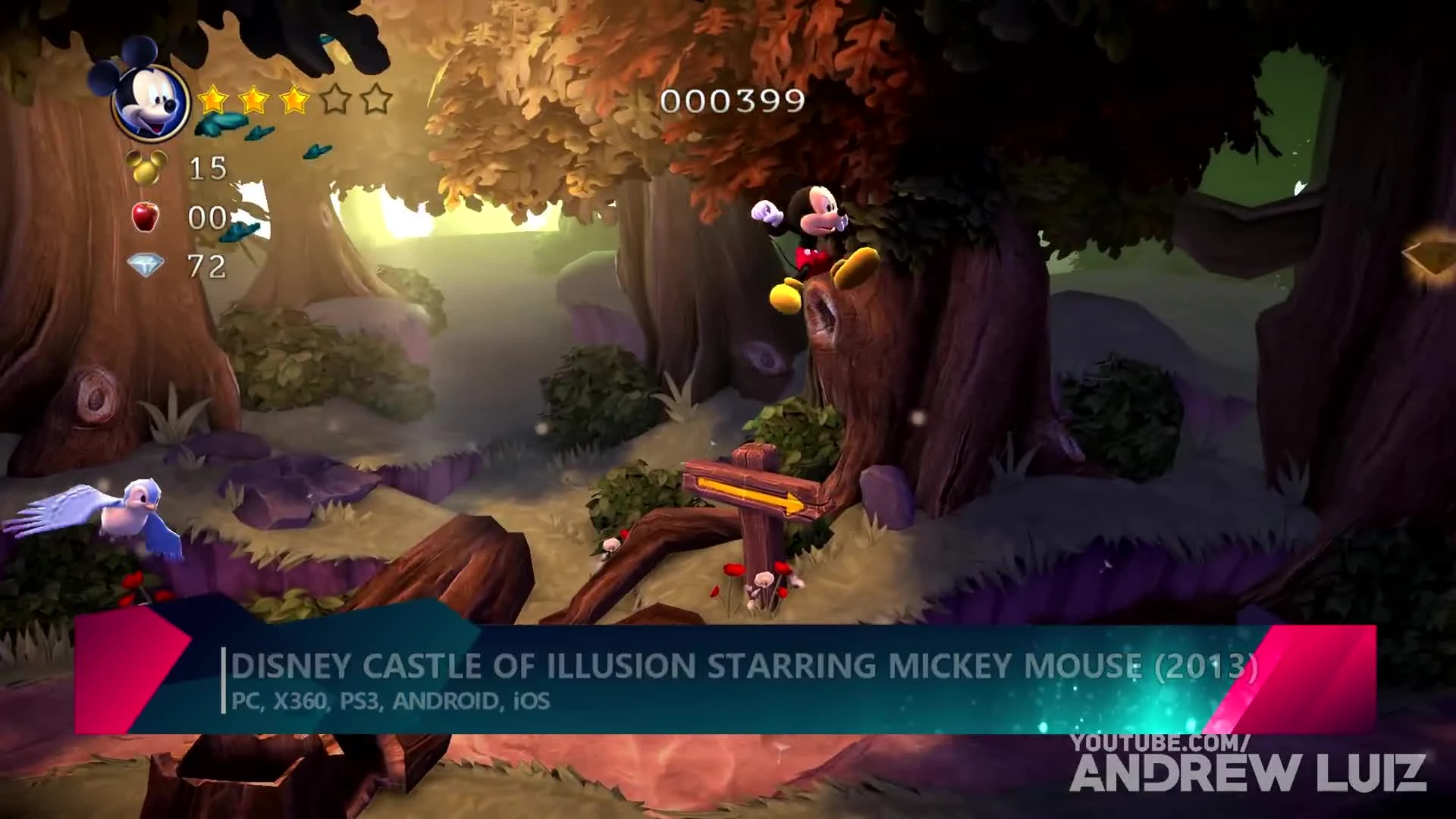Click the star rating progress row

pyautogui.click(x=296, y=99)
